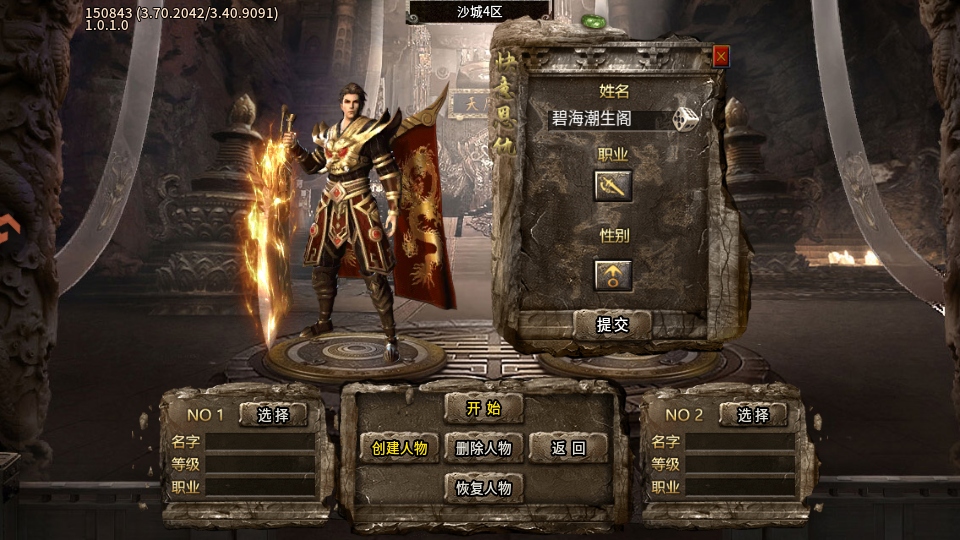The width and height of the screenshot is (960, 540).
Task: Select the NO 1 character slot
Action: [x=273, y=415]
